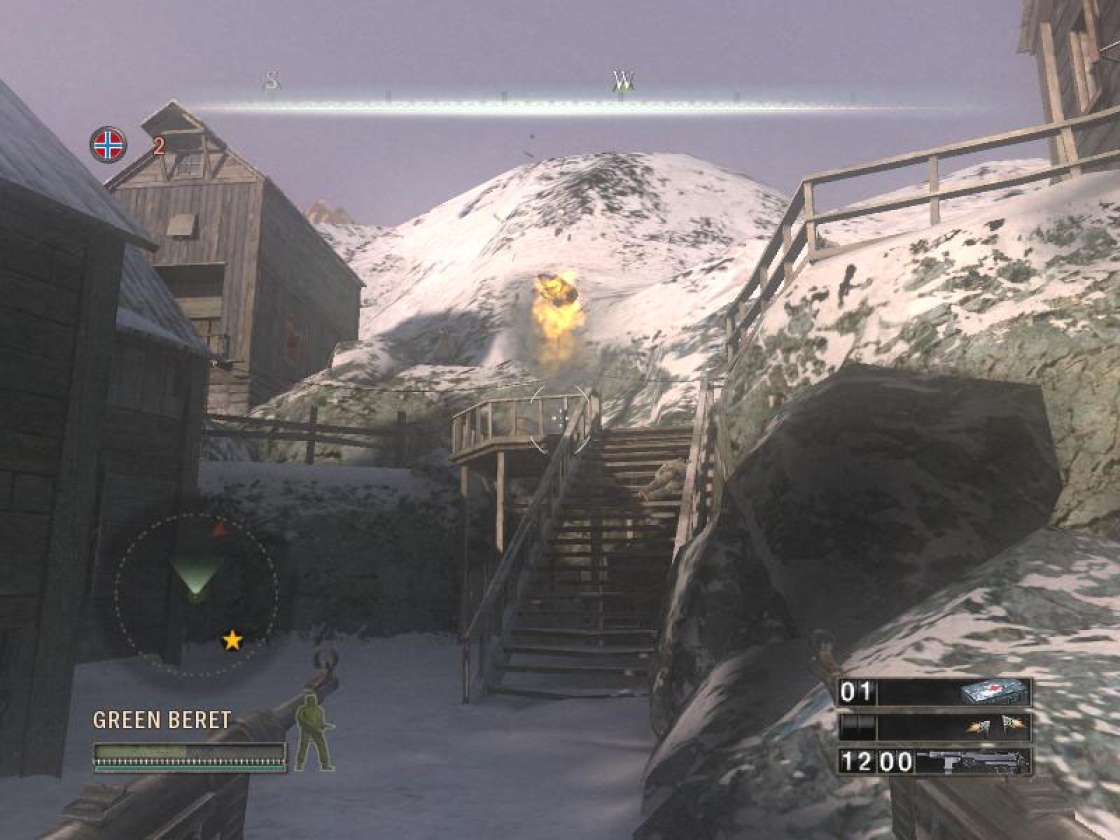The image size is (1120, 840).
Task: Select the gold star marker on radar
Action: [232, 640]
